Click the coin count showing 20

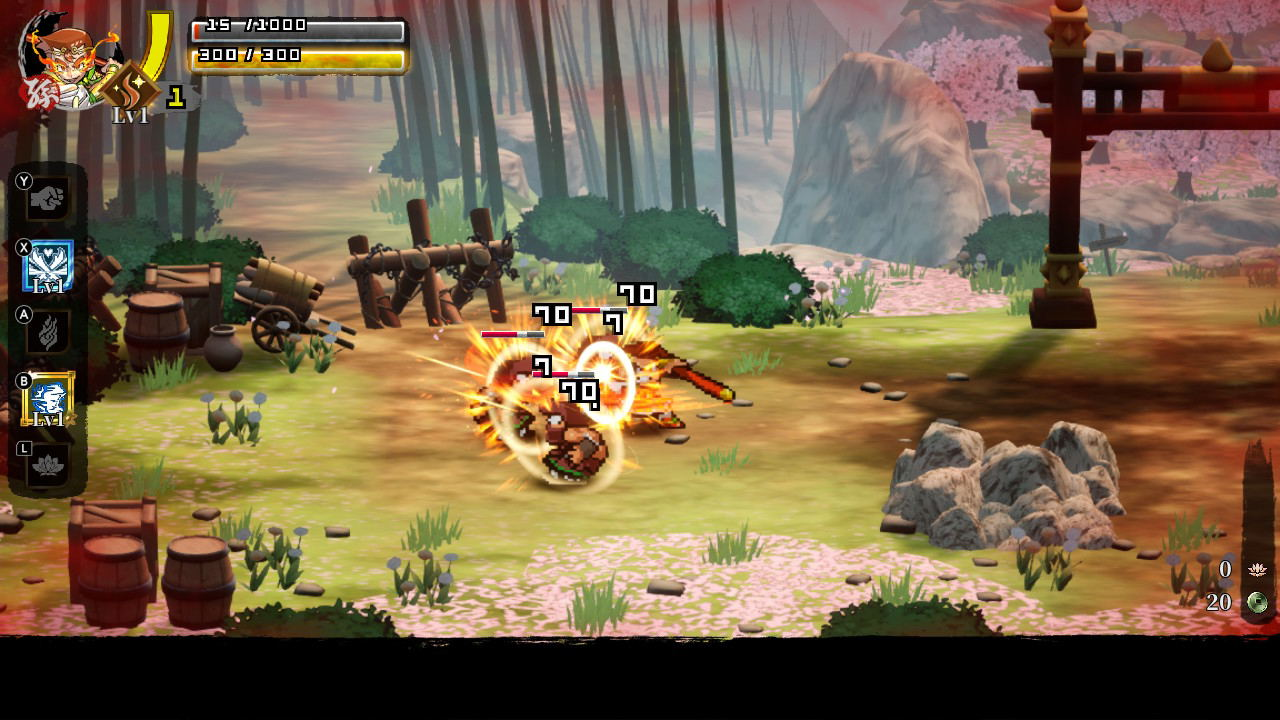1221,603
